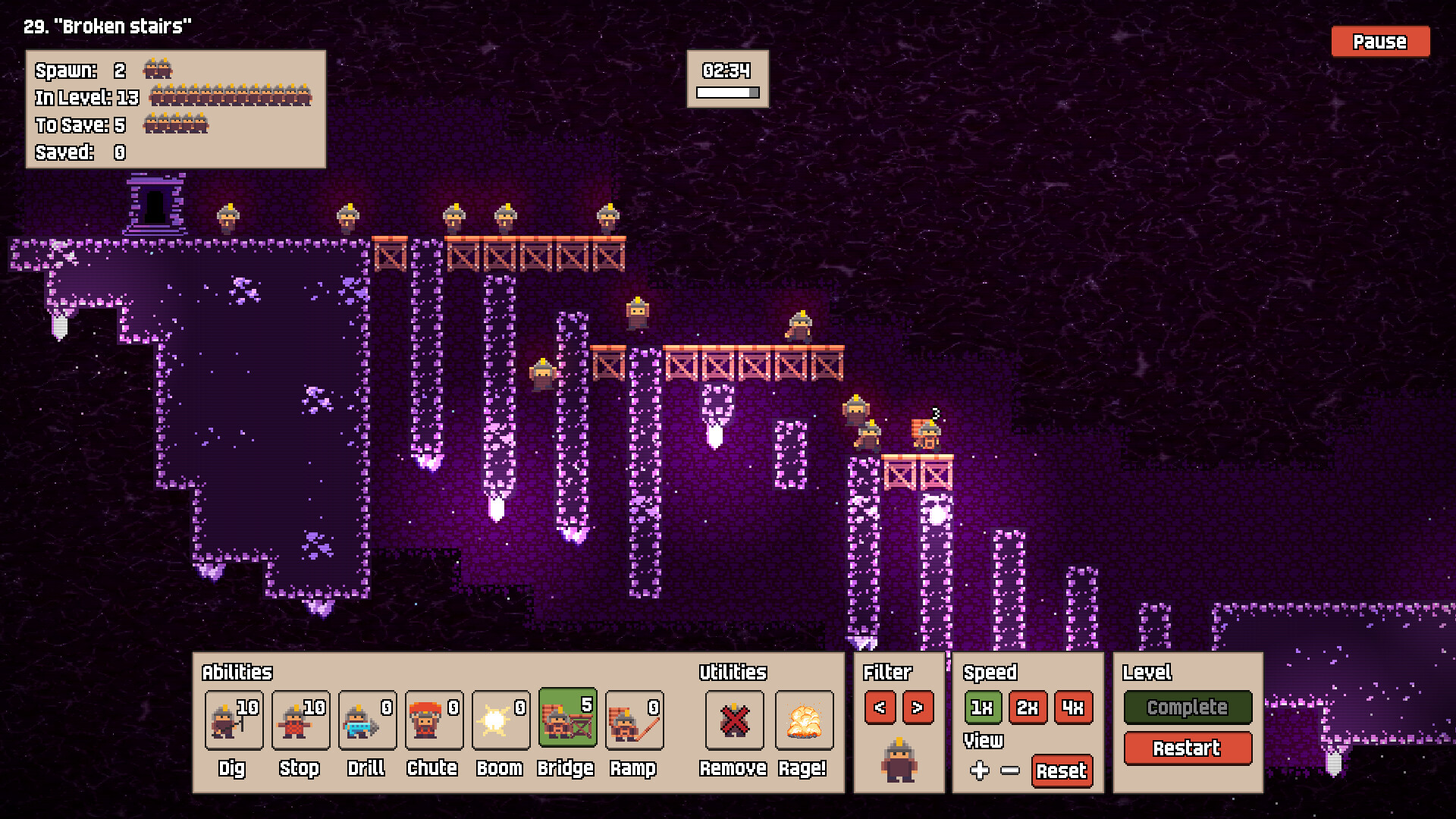Enable 2x game speed
The height and width of the screenshot is (819, 1456).
tap(1028, 708)
